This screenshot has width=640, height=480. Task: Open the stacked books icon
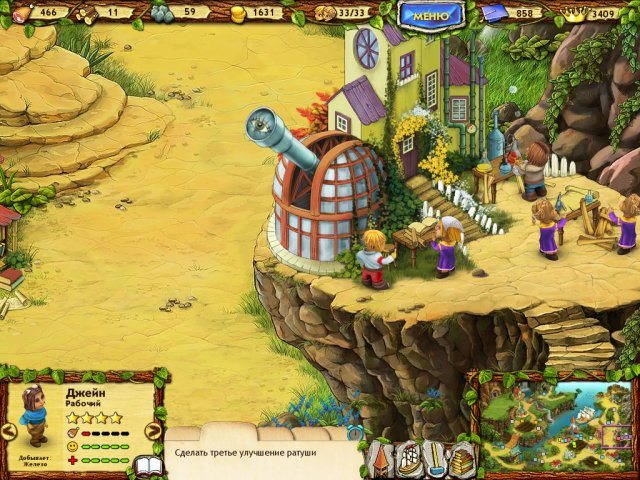pos(461,459)
